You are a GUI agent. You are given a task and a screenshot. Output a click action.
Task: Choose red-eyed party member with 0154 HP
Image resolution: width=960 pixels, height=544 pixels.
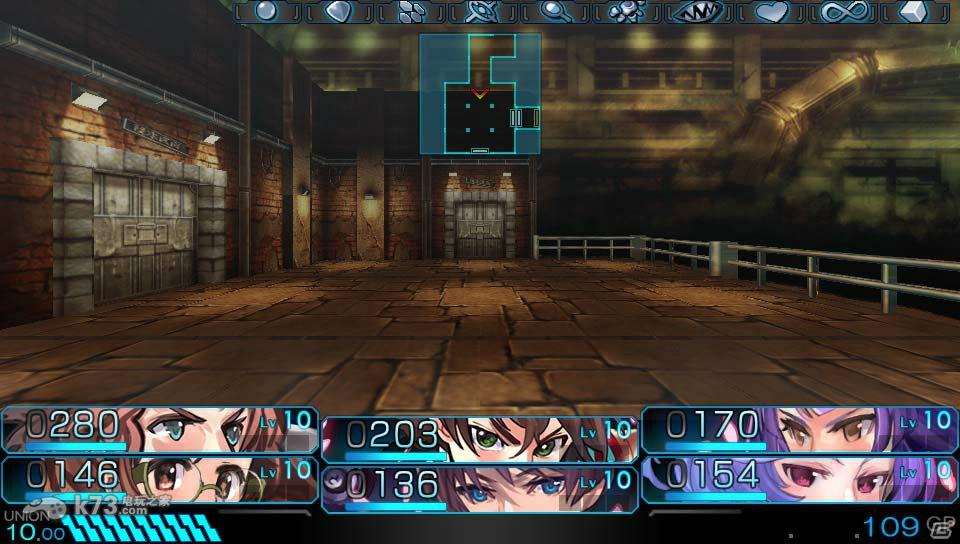(x=798, y=478)
